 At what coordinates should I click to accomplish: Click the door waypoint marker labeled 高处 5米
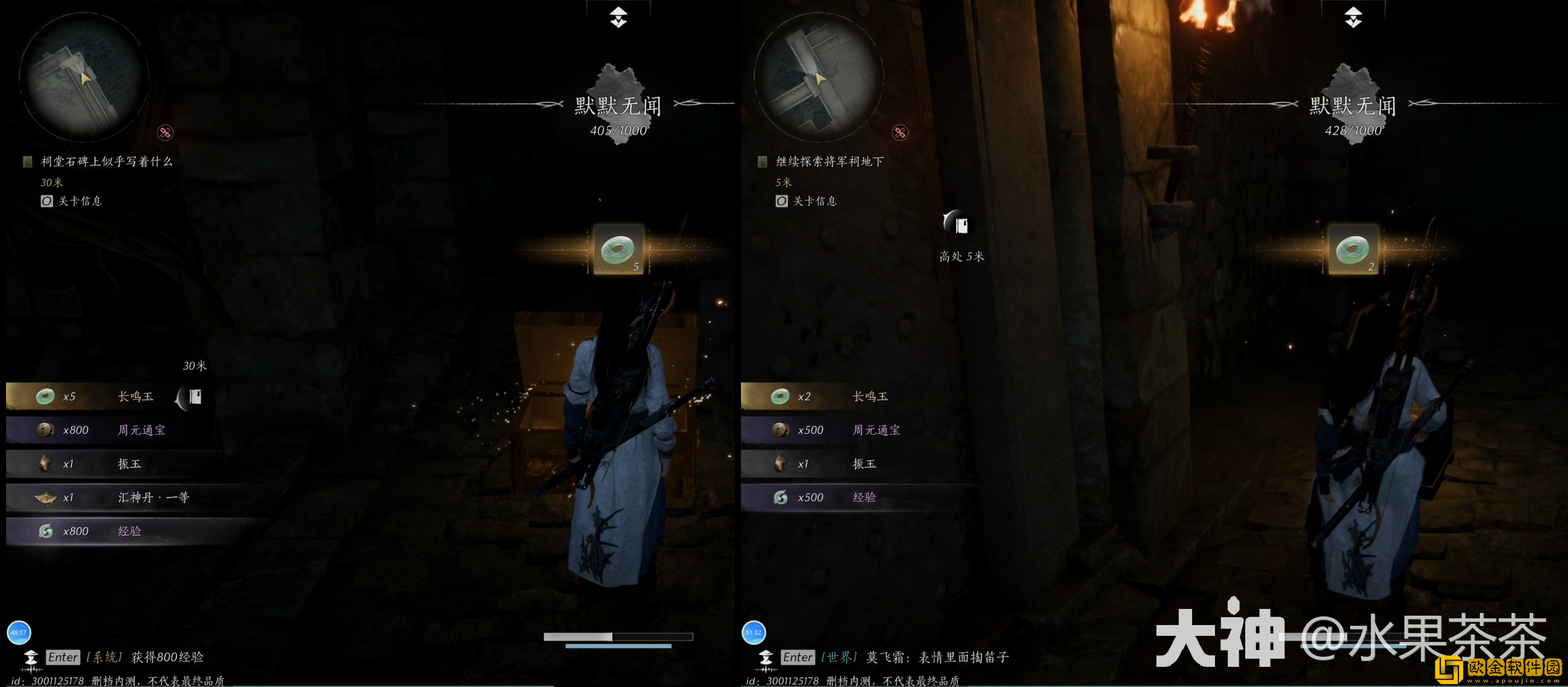tap(961, 224)
